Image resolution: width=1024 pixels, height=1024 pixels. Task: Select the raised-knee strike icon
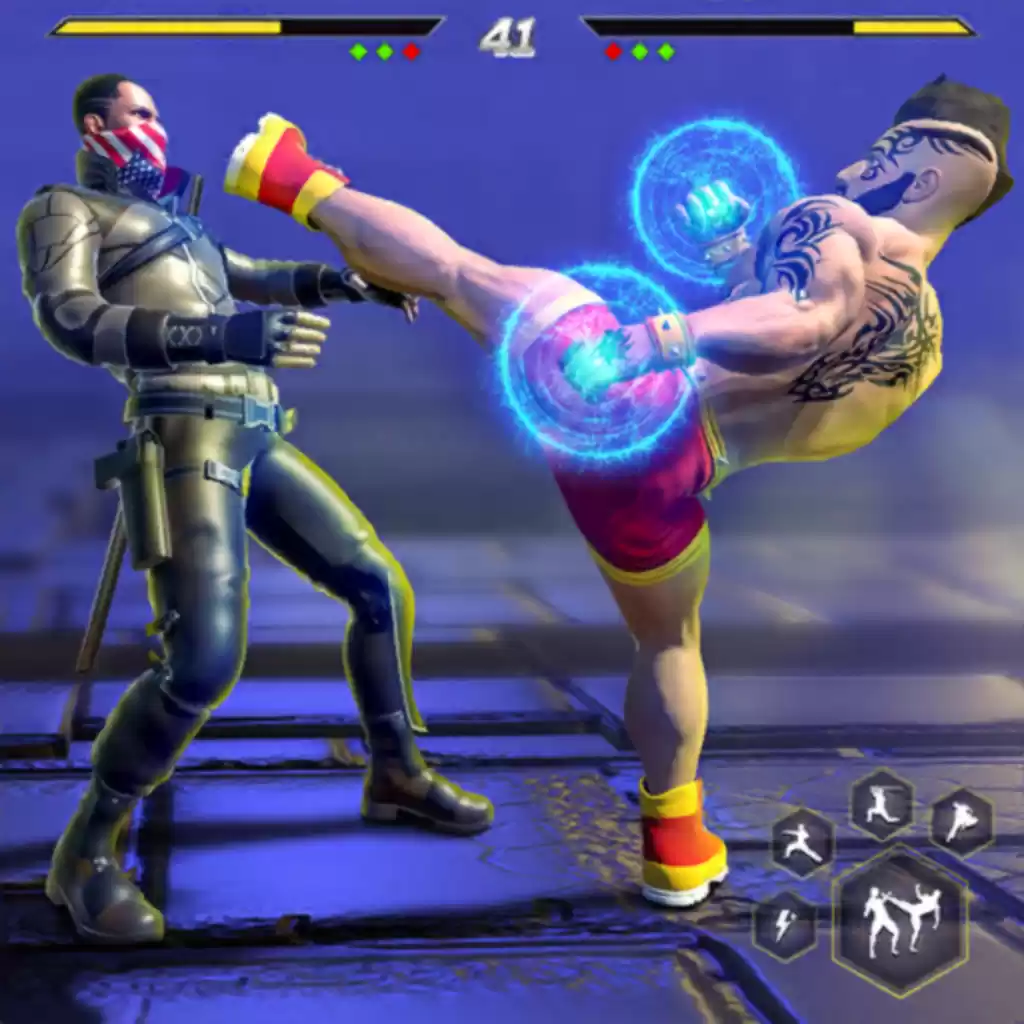(x=961, y=822)
